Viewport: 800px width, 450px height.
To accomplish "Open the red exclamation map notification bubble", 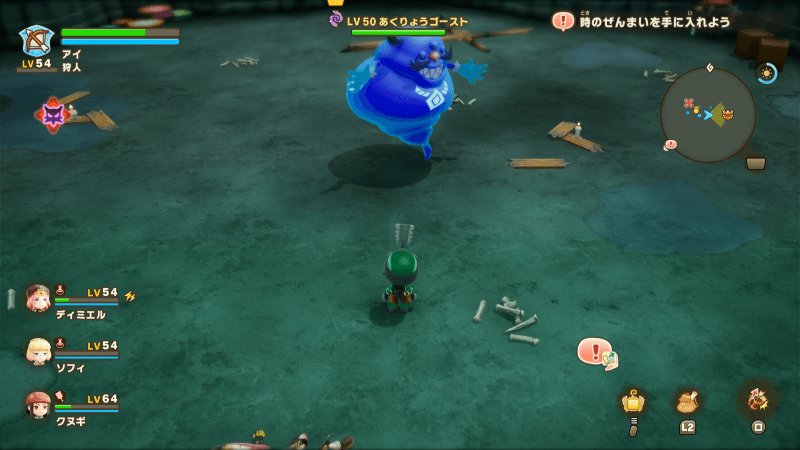I will click(x=596, y=352).
